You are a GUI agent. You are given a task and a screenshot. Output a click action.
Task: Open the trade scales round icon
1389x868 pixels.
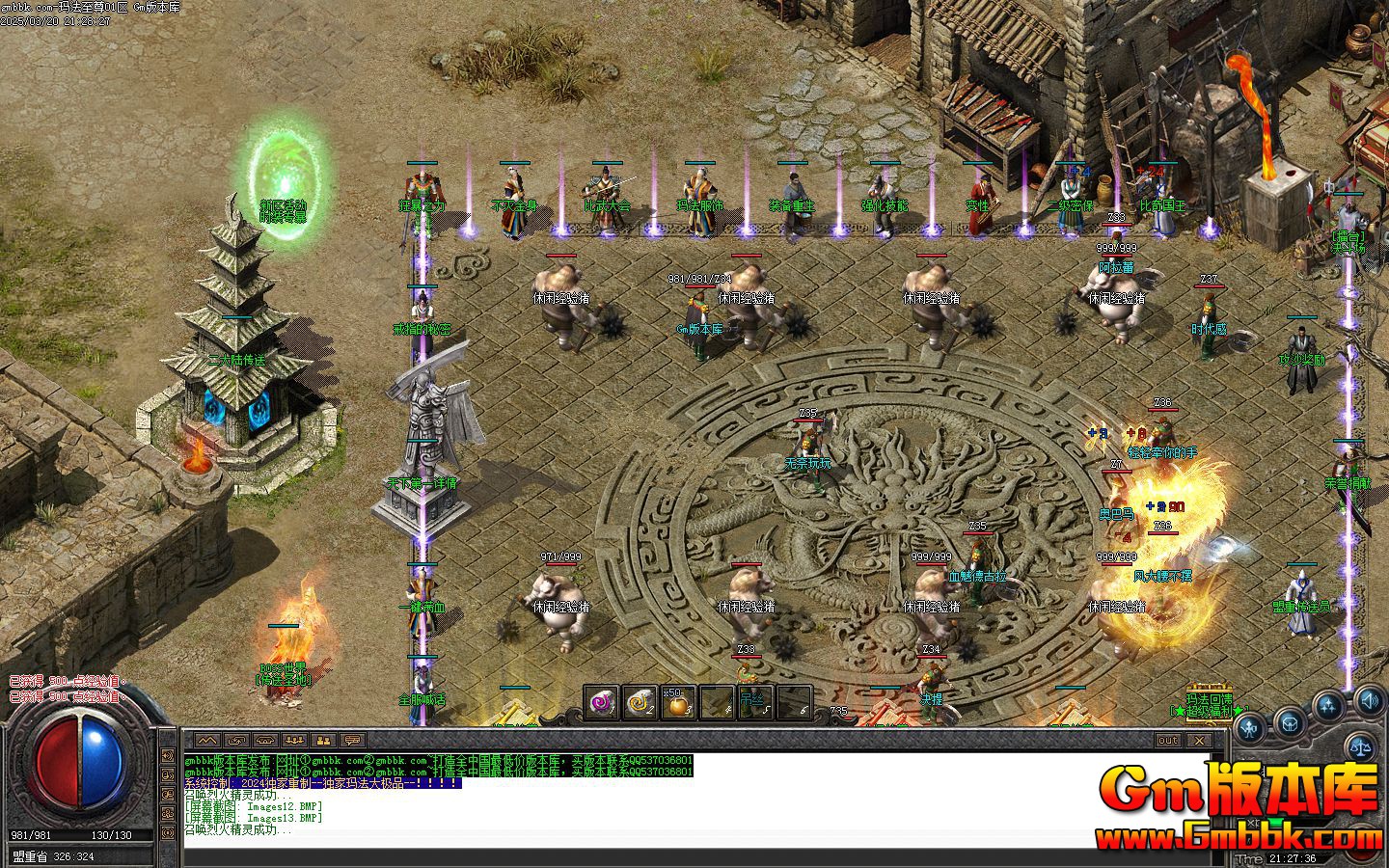[1361, 747]
